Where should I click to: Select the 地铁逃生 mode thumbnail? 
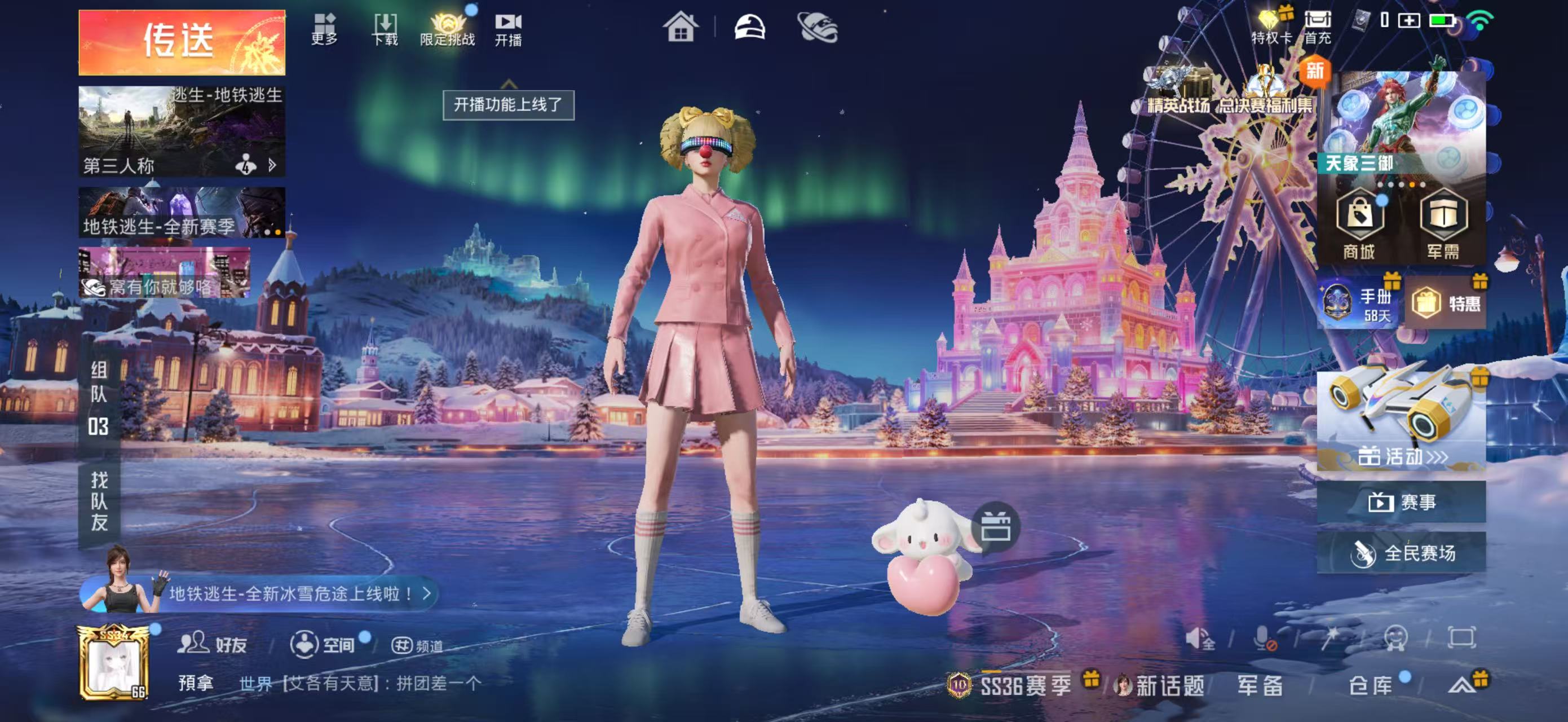pos(182,130)
